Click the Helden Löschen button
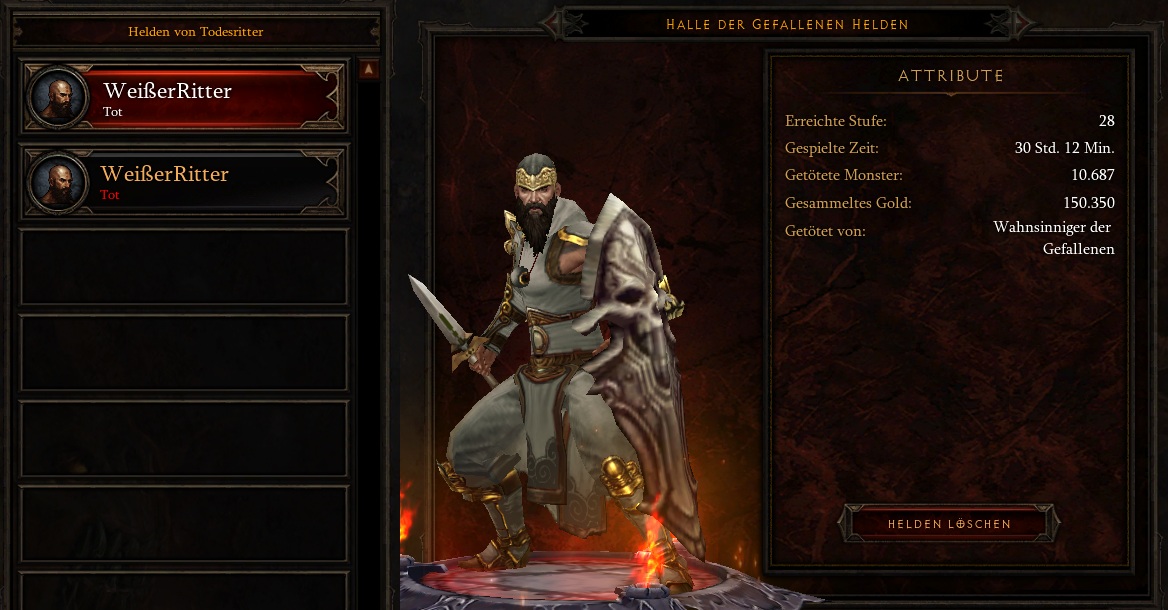 pyautogui.click(x=949, y=524)
